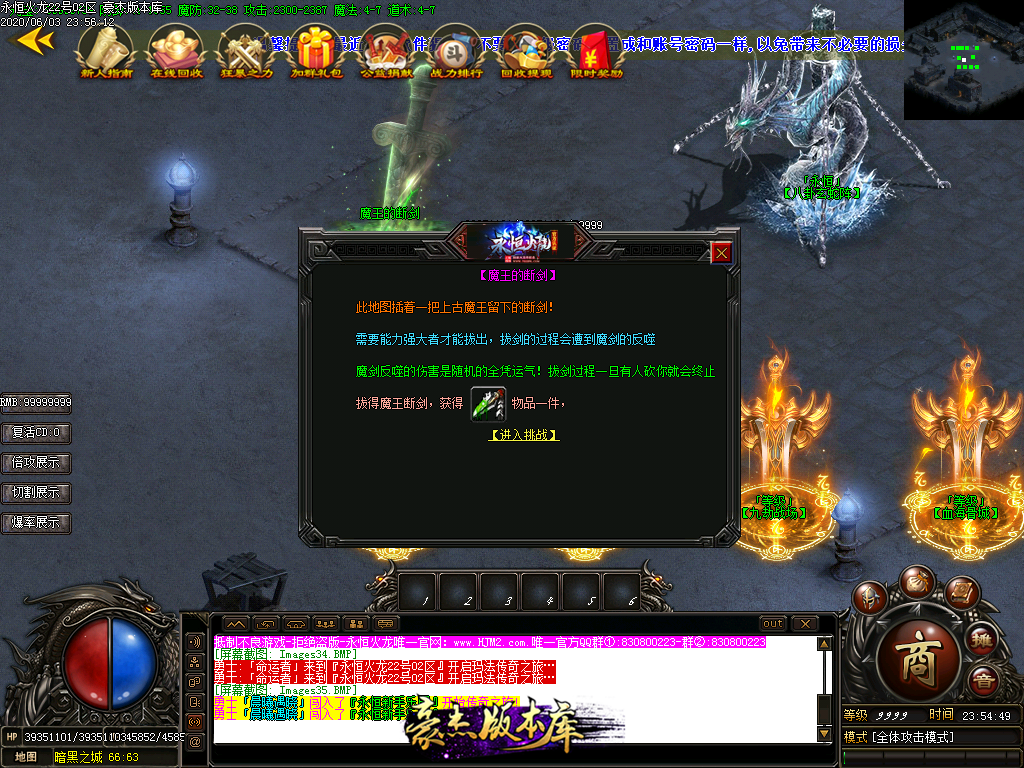Choose the 进入挑战 dialogue option
The height and width of the screenshot is (768, 1024).
tap(524, 435)
